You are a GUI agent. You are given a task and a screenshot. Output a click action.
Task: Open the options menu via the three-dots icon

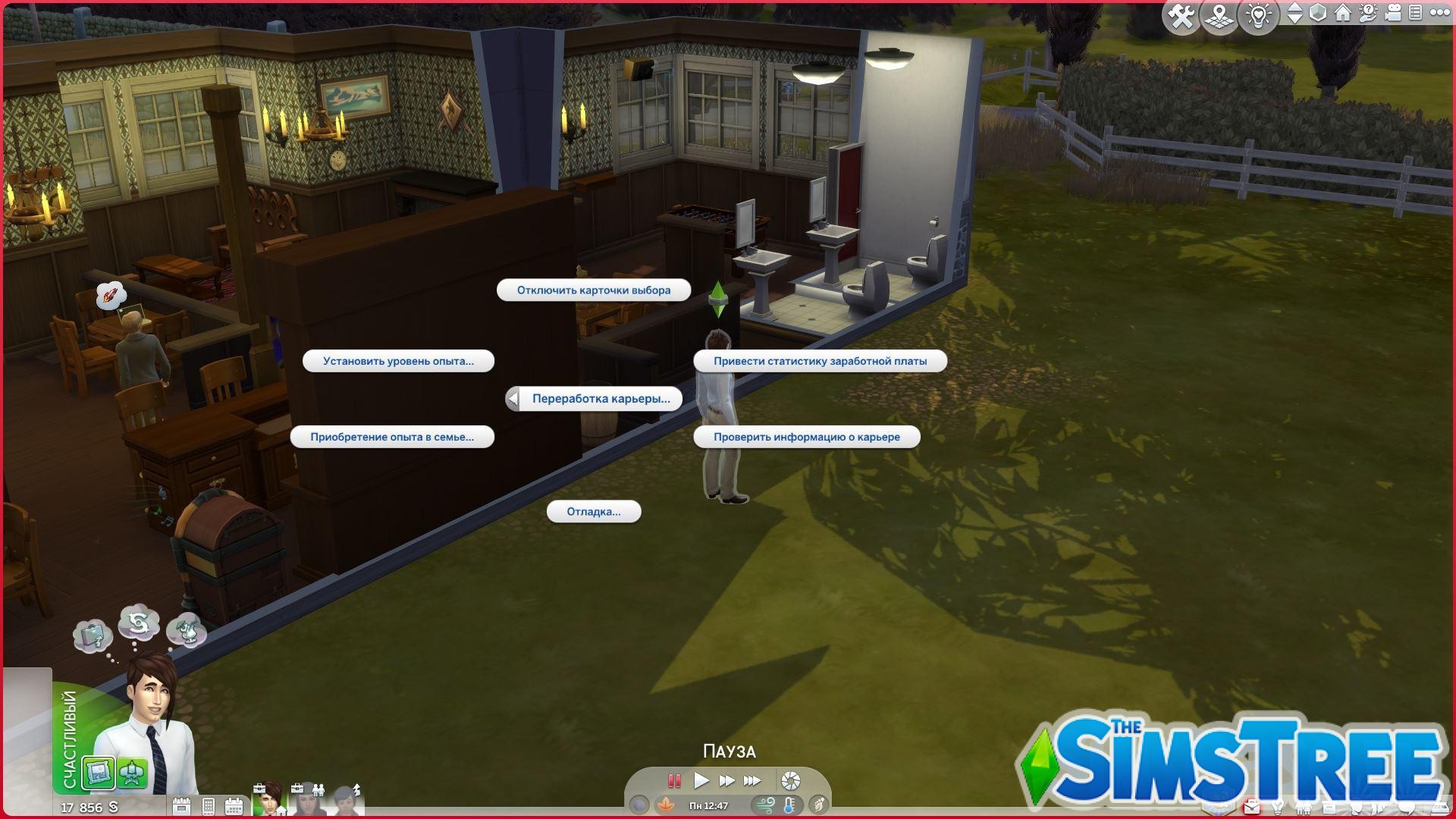click(x=1440, y=13)
